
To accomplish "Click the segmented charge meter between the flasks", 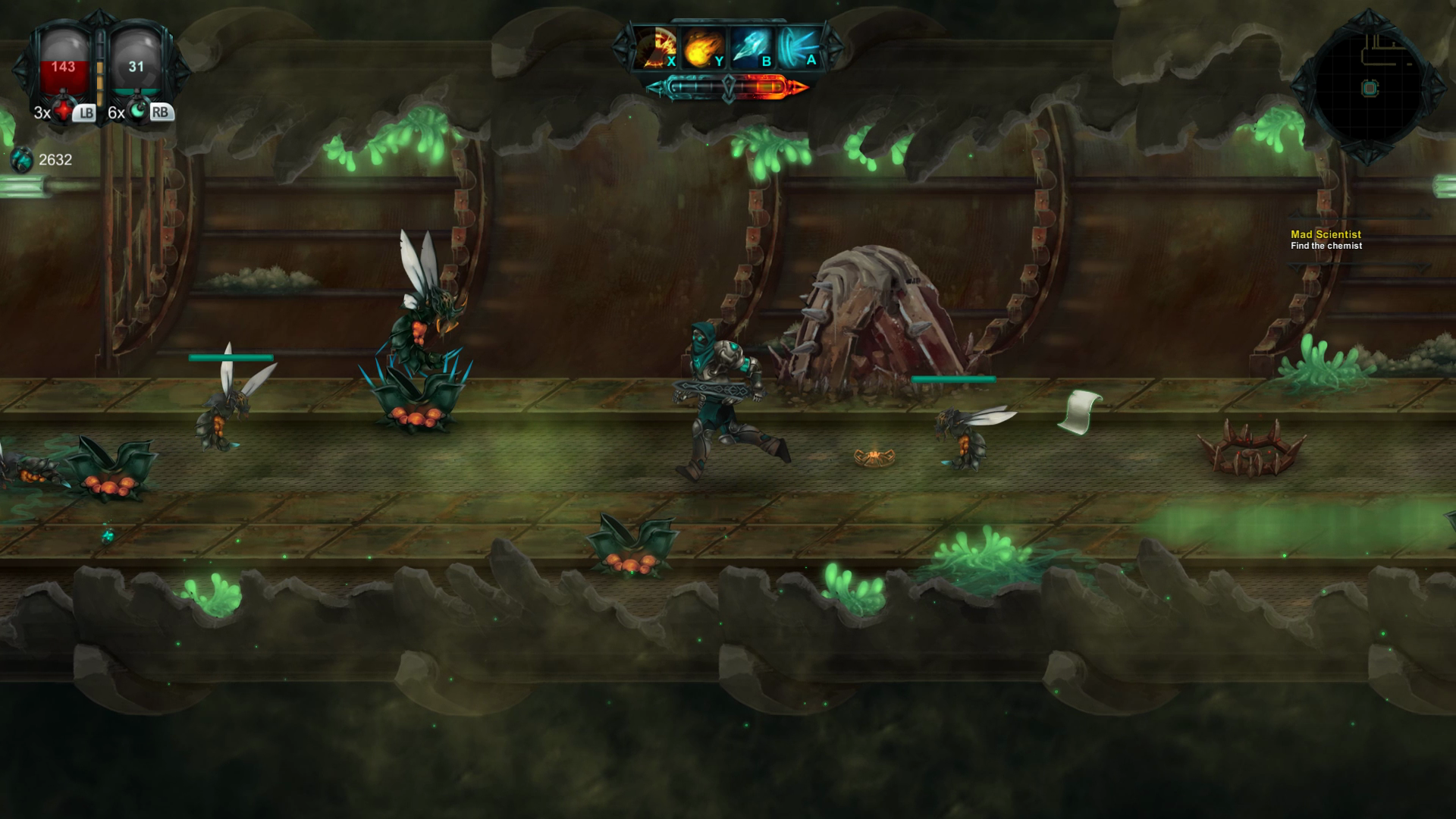I will pyautogui.click(x=99, y=68).
